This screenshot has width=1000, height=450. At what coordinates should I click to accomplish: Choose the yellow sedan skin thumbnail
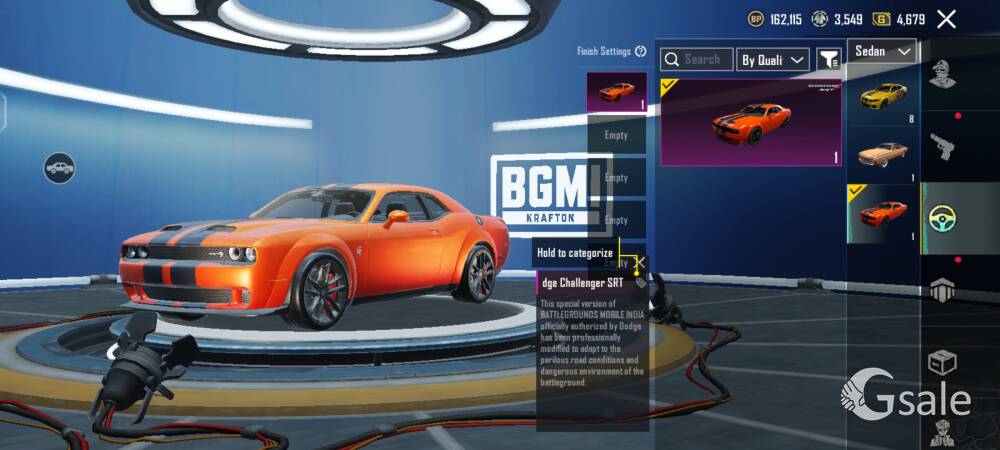point(883,98)
